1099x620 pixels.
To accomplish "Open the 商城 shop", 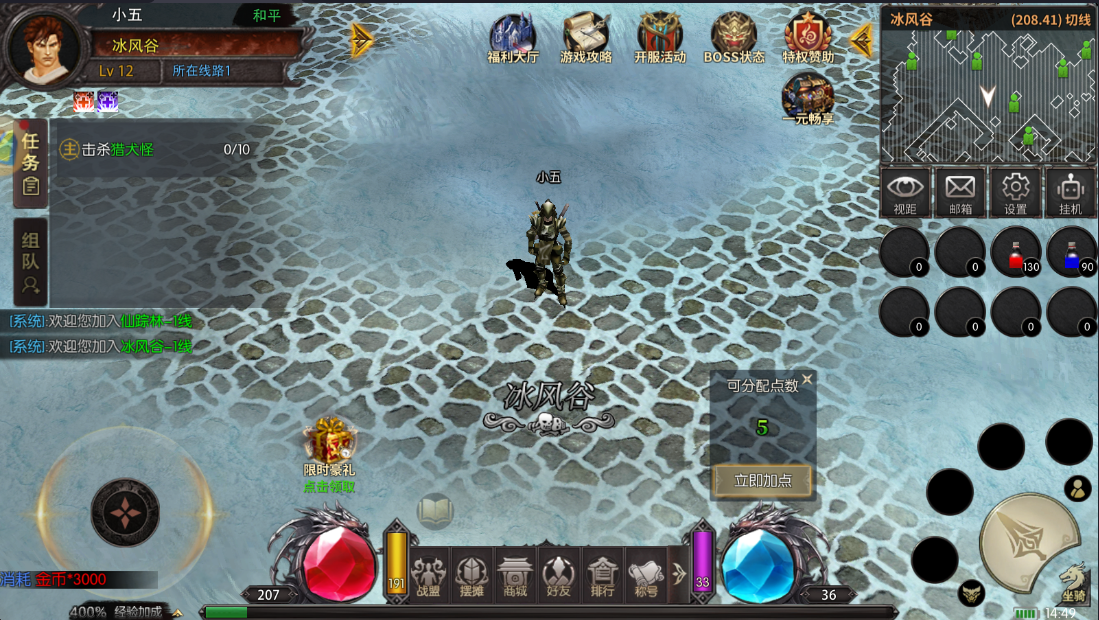I will pos(515,576).
